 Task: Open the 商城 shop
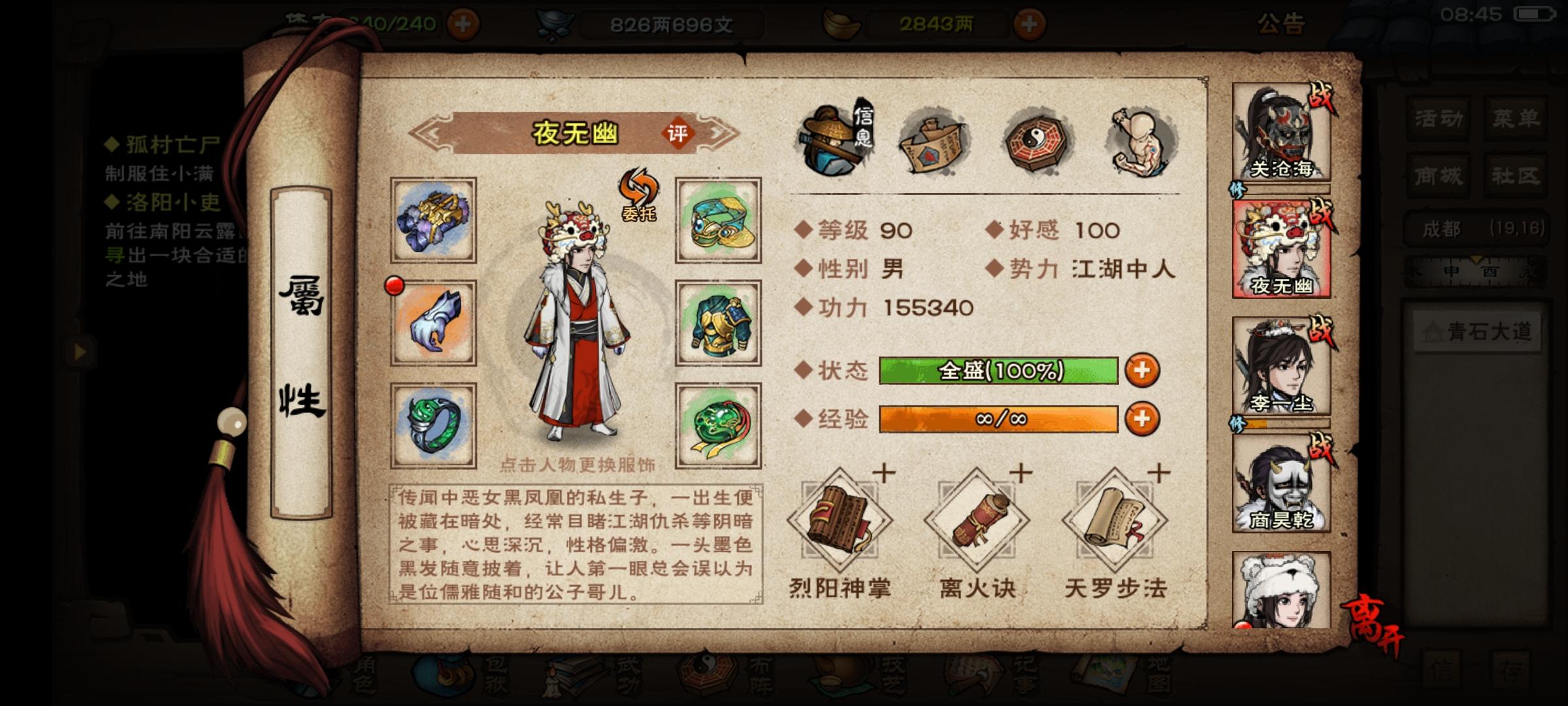point(1441,175)
